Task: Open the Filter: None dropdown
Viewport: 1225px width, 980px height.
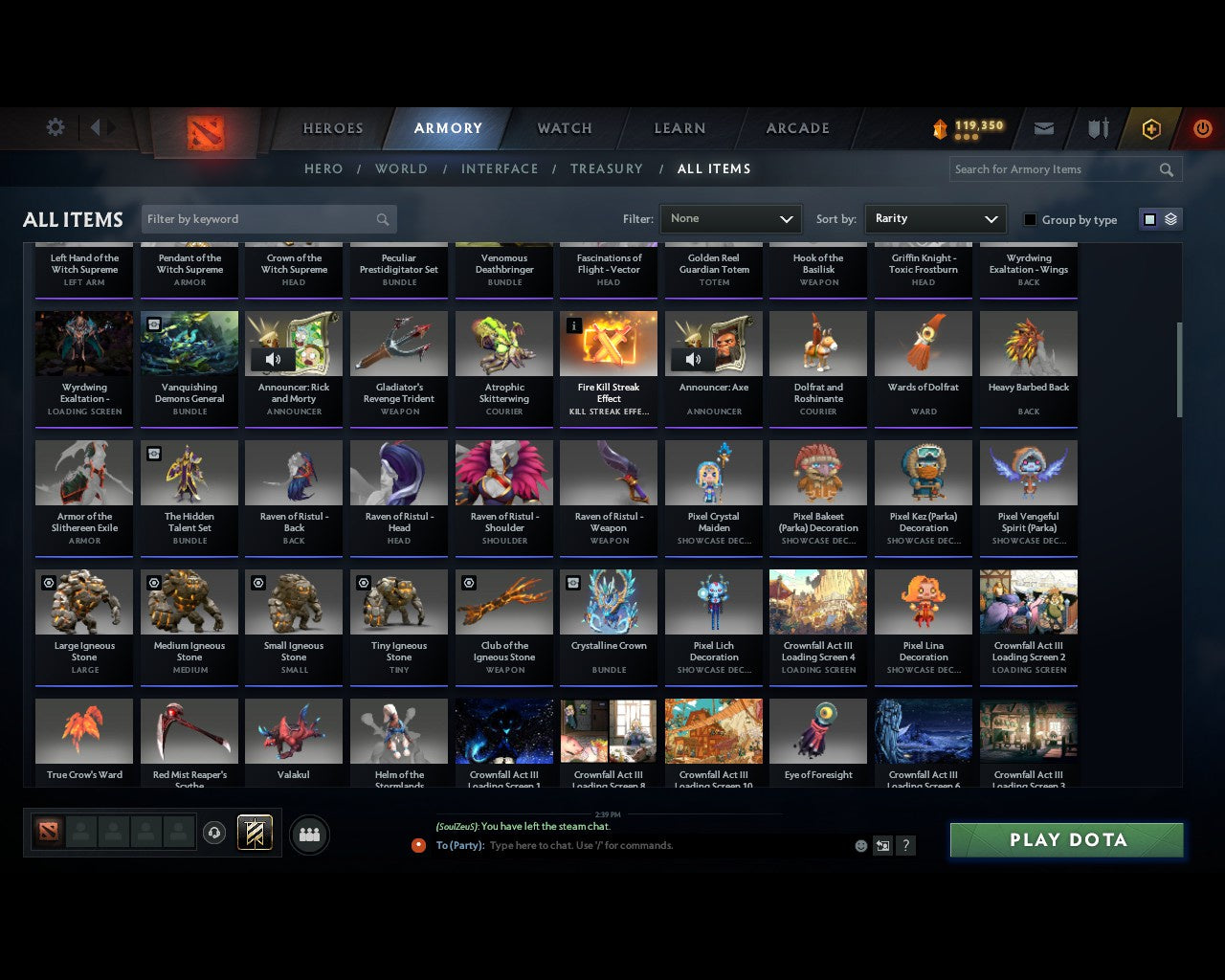Action: tap(730, 219)
